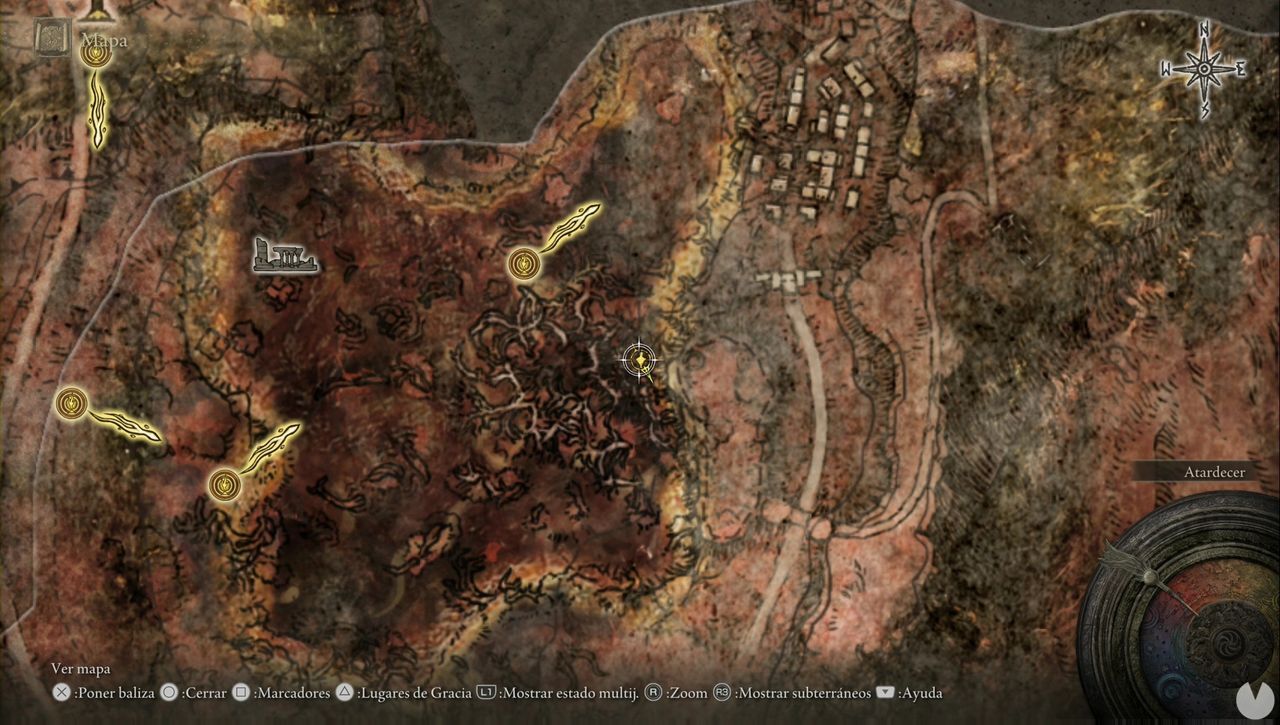Viewport: 1280px width, 725px height.
Task: Click the Mapa title label
Action: coord(105,40)
